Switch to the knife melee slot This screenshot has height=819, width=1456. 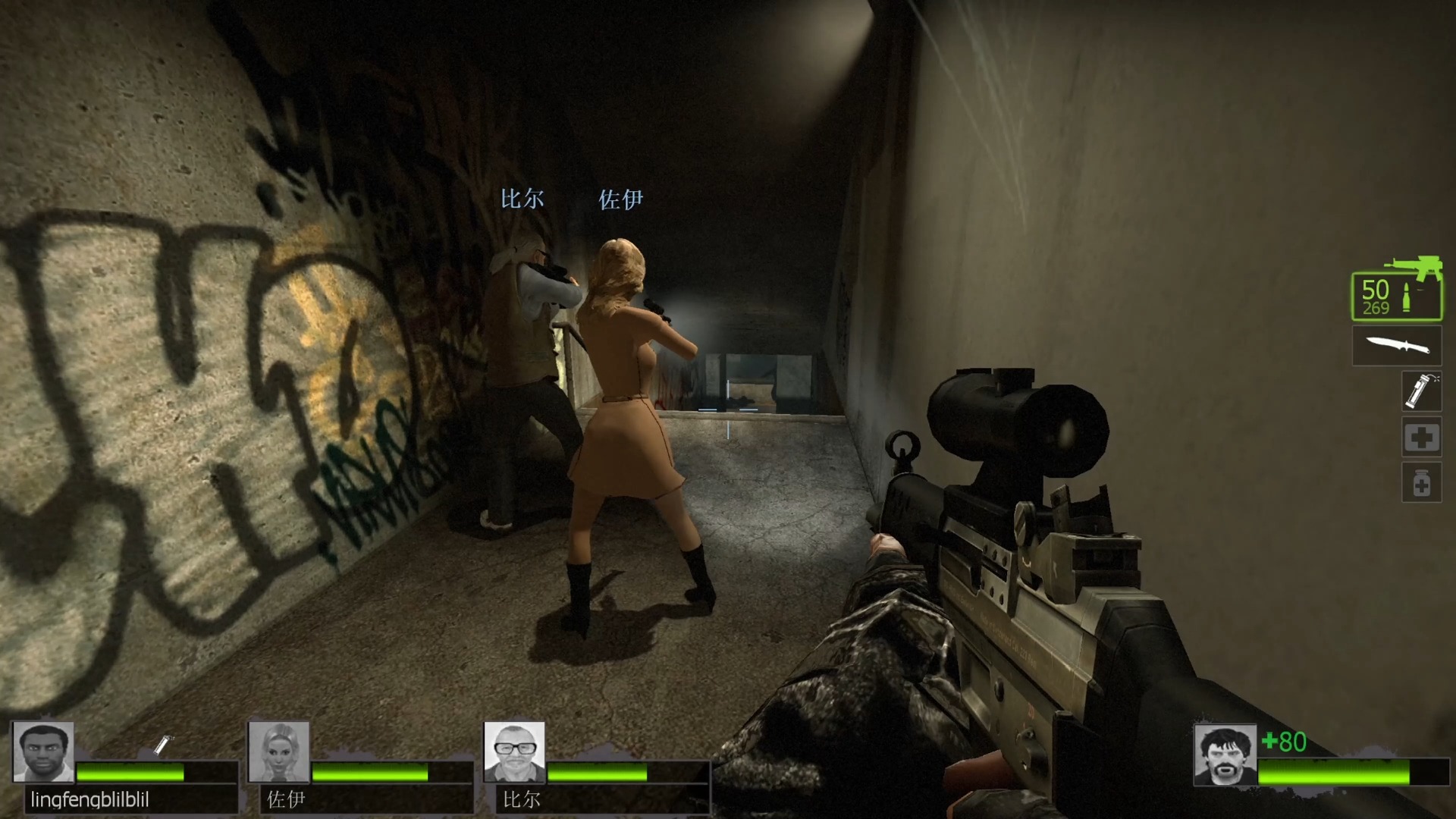pyautogui.click(x=1397, y=347)
